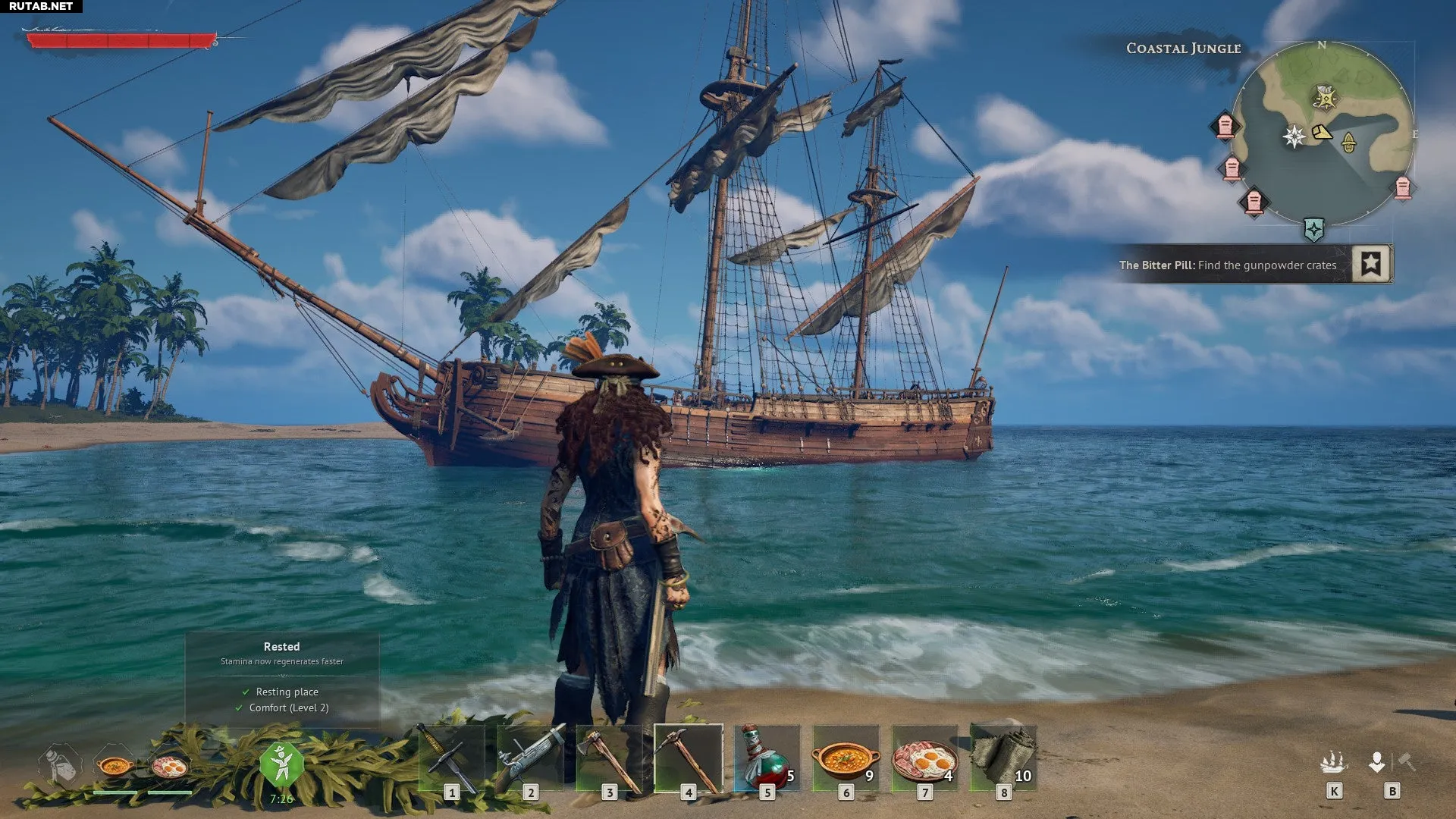Click the empty salt shaker buff slot
The image size is (1456, 819).
(61, 764)
